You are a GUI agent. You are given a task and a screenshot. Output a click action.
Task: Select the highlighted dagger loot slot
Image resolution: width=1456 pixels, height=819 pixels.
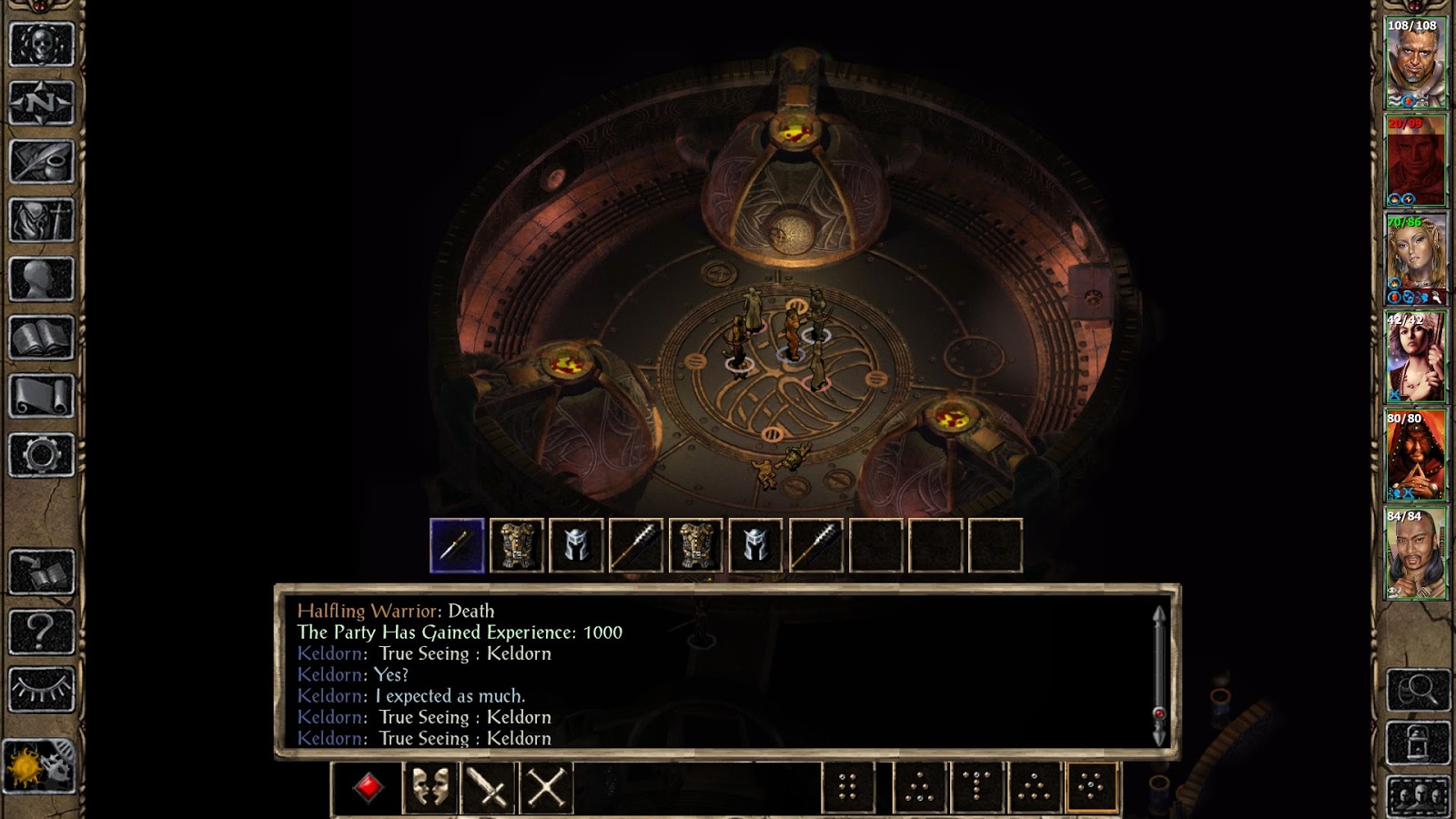(457, 546)
